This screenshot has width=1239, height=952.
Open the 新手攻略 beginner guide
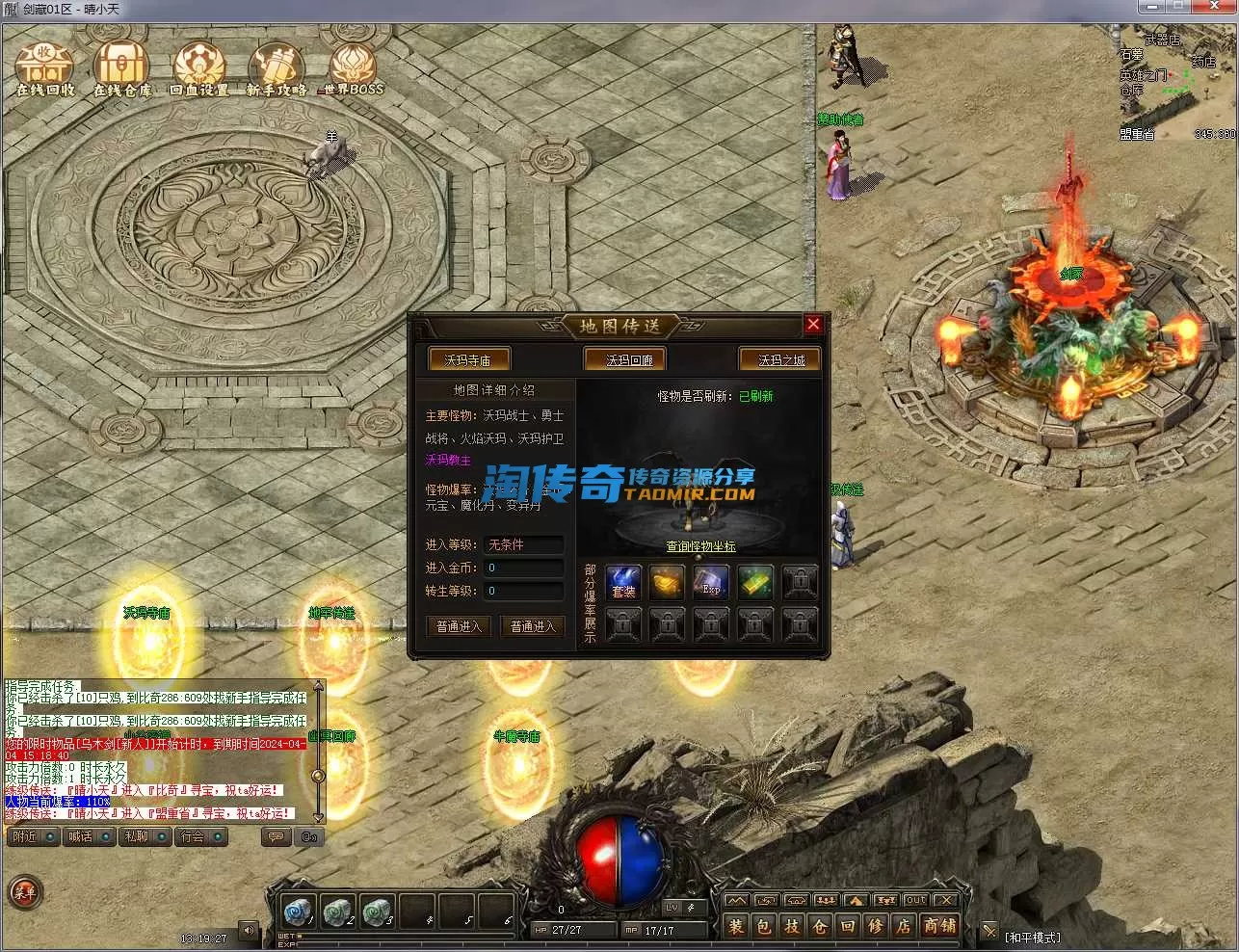pos(277,67)
